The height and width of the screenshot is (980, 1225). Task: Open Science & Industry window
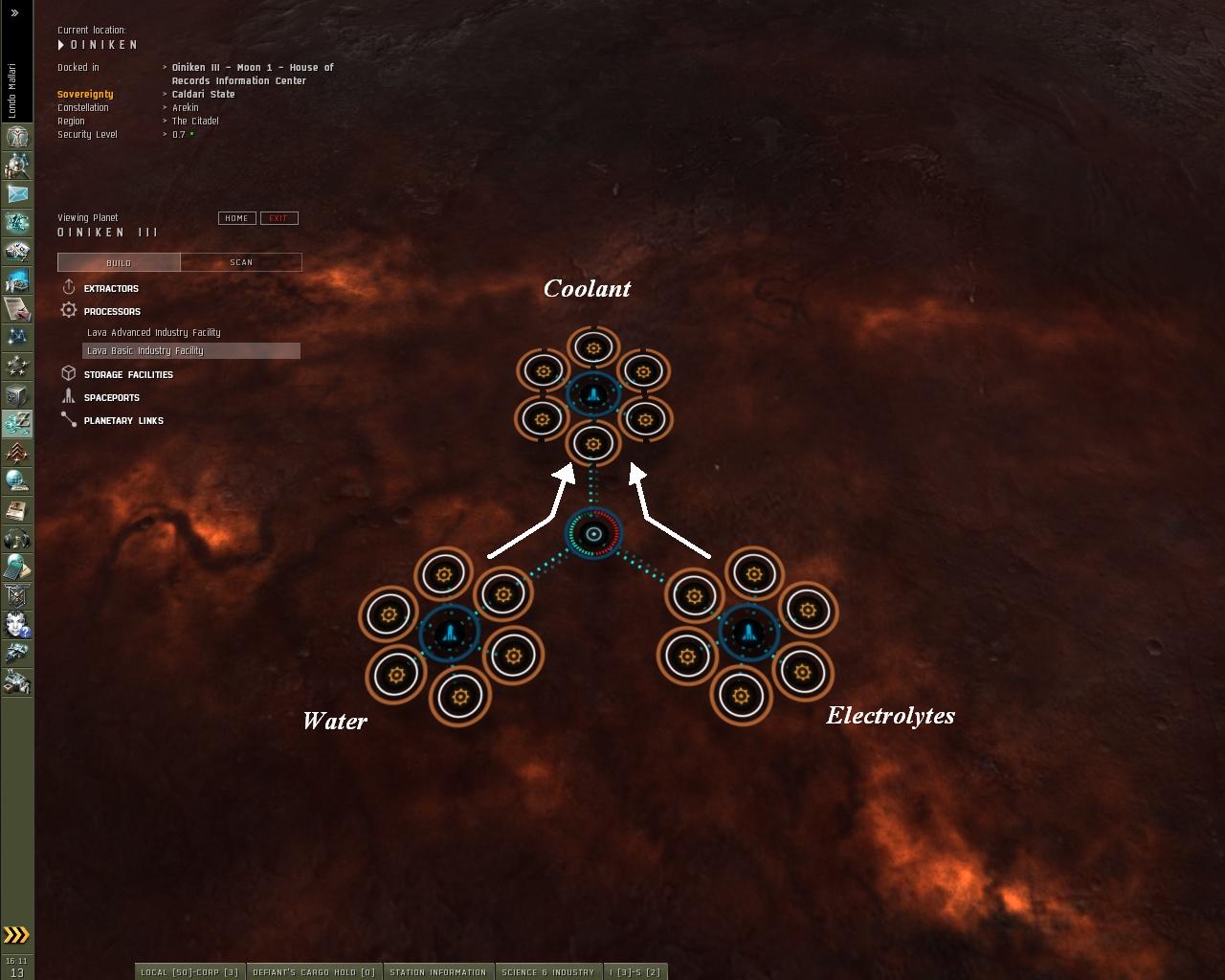[x=547, y=971]
